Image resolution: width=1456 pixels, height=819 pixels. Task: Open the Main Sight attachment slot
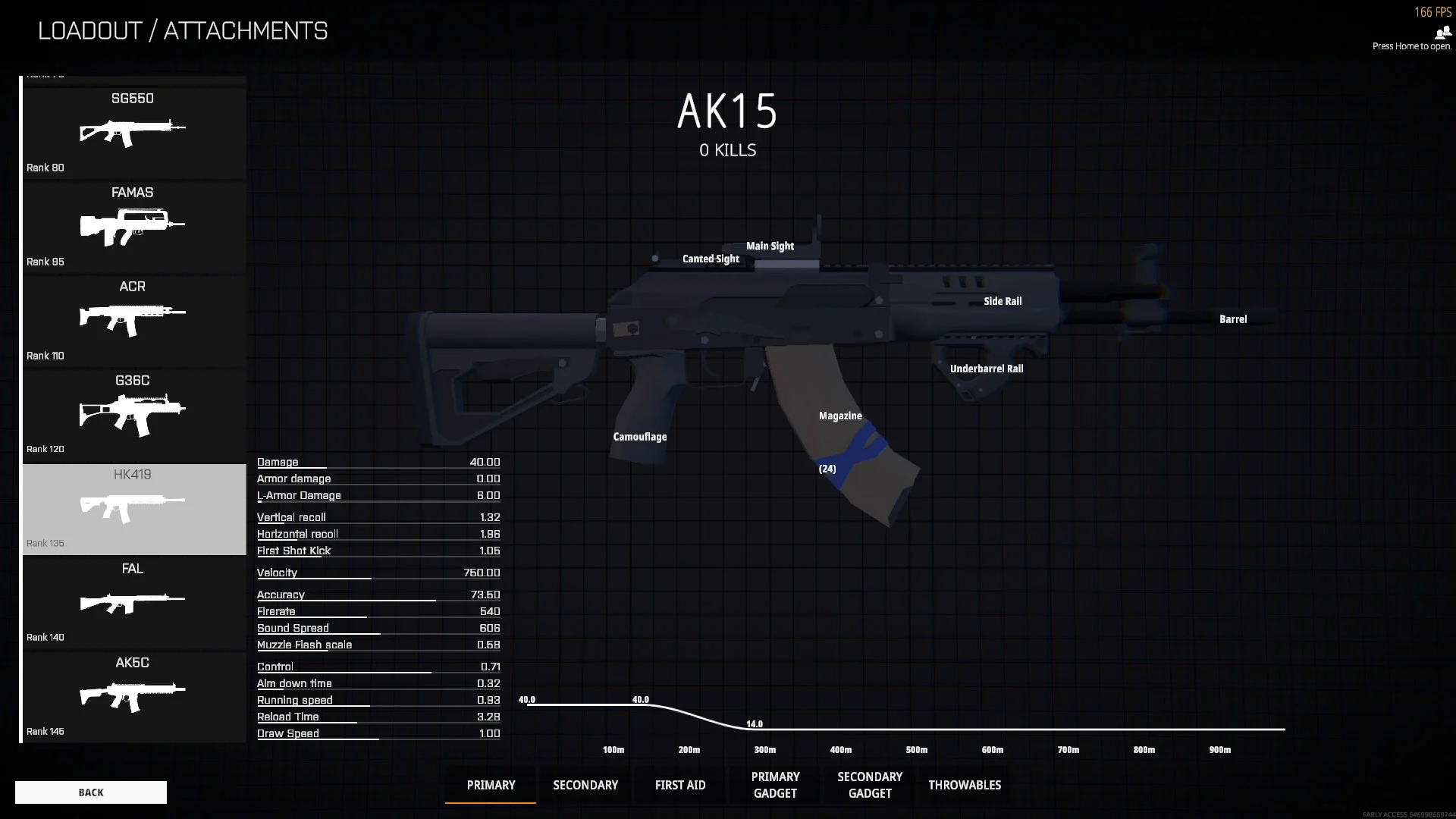click(770, 246)
